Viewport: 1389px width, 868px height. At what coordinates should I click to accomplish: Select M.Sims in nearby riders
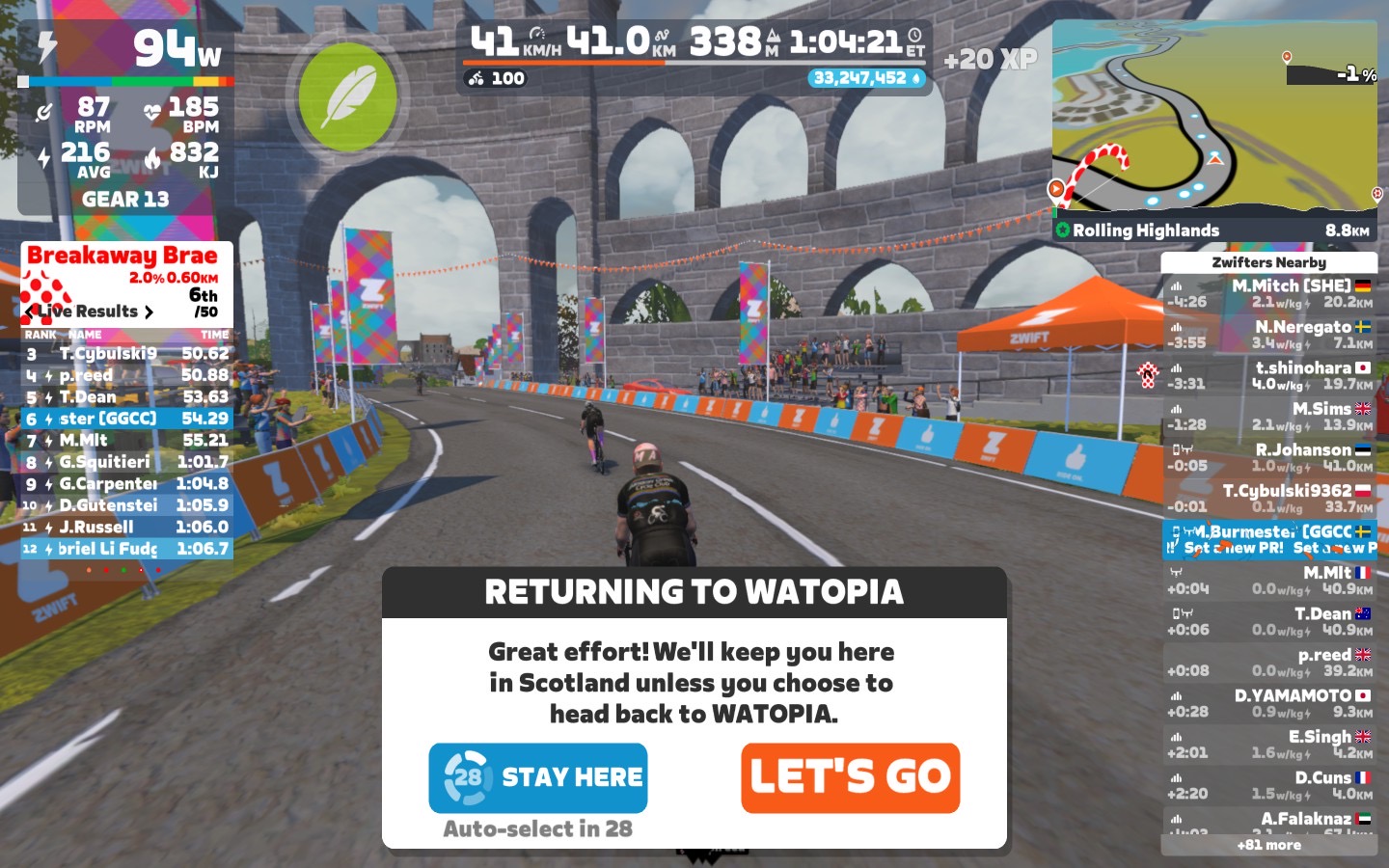1269,417
